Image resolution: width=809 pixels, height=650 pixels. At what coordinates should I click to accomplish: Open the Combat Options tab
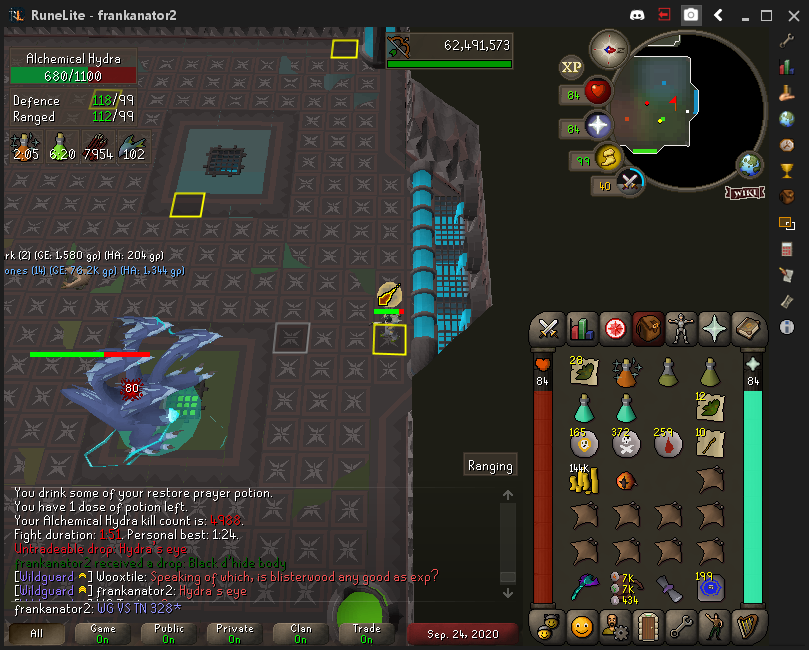tap(548, 328)
